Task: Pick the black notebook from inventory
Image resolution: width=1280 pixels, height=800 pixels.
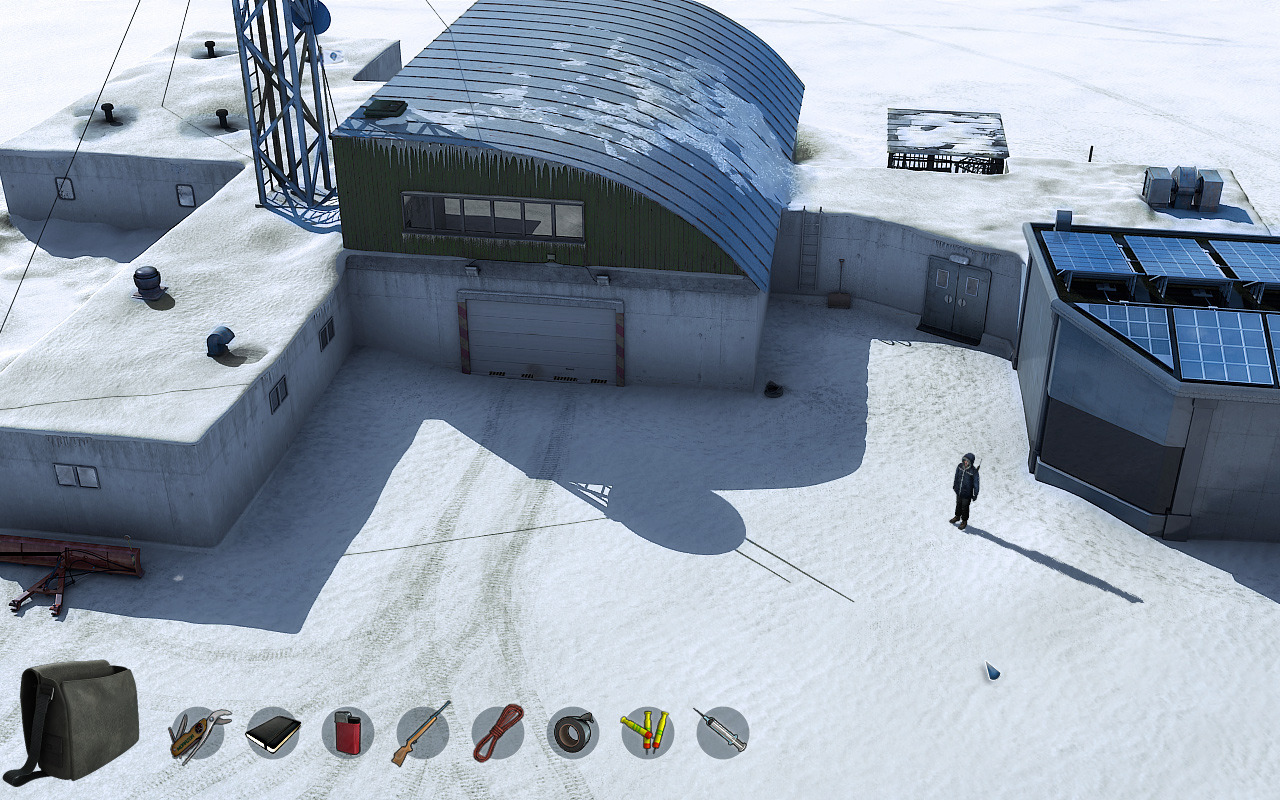Action: [x=273, y=733]
